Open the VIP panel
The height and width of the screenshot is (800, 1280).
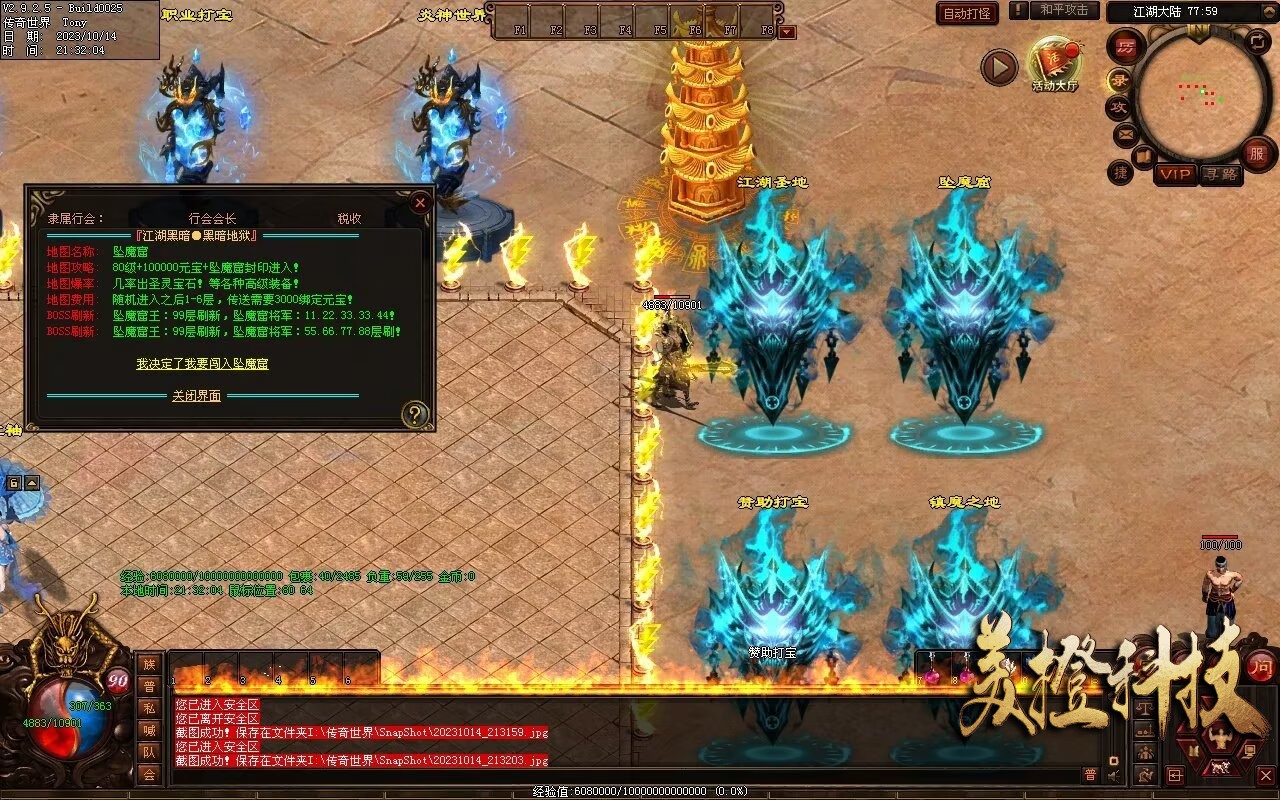[x=1175, y=174]
